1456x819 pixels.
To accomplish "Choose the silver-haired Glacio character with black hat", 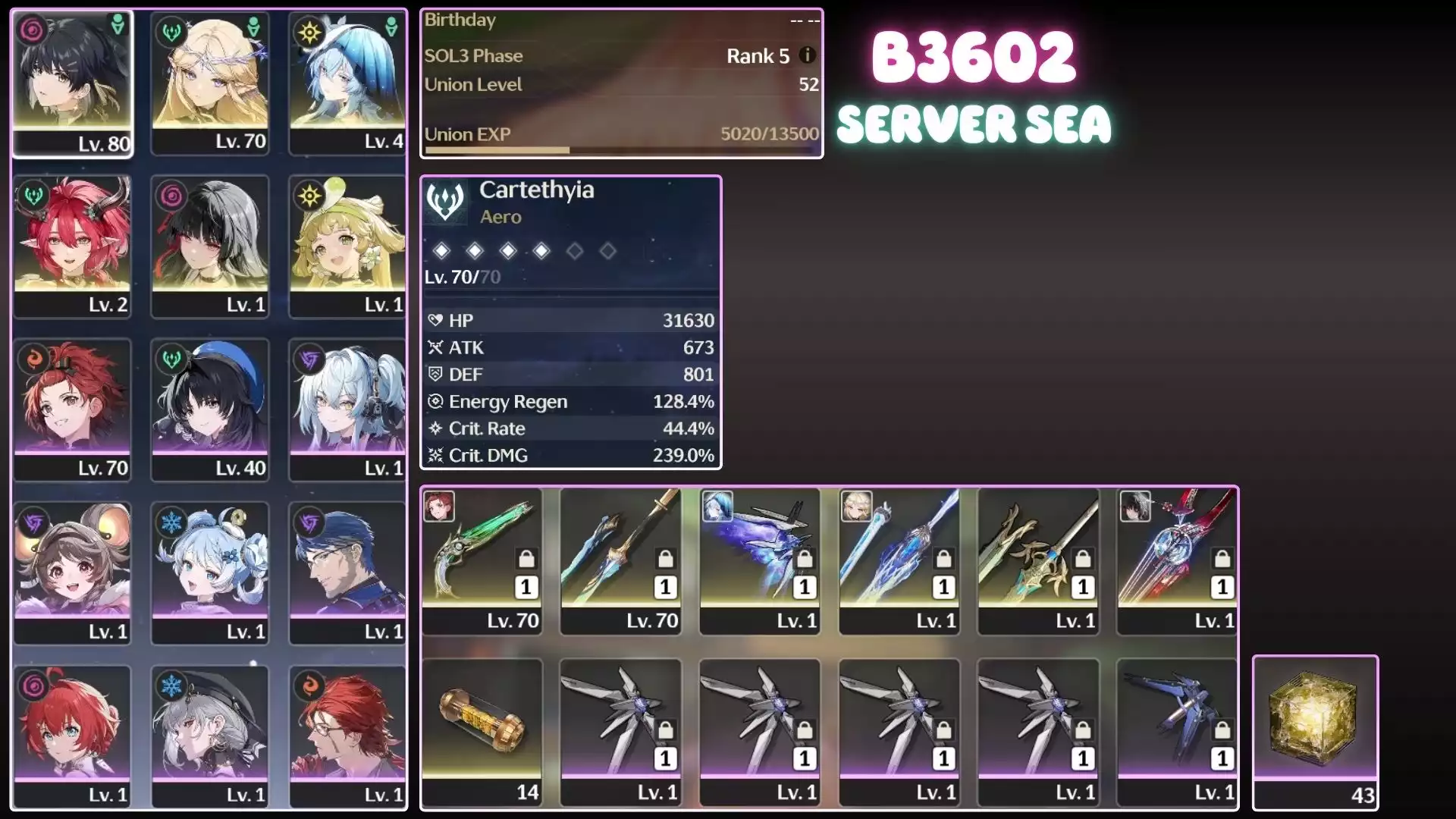I will point(210,736).
